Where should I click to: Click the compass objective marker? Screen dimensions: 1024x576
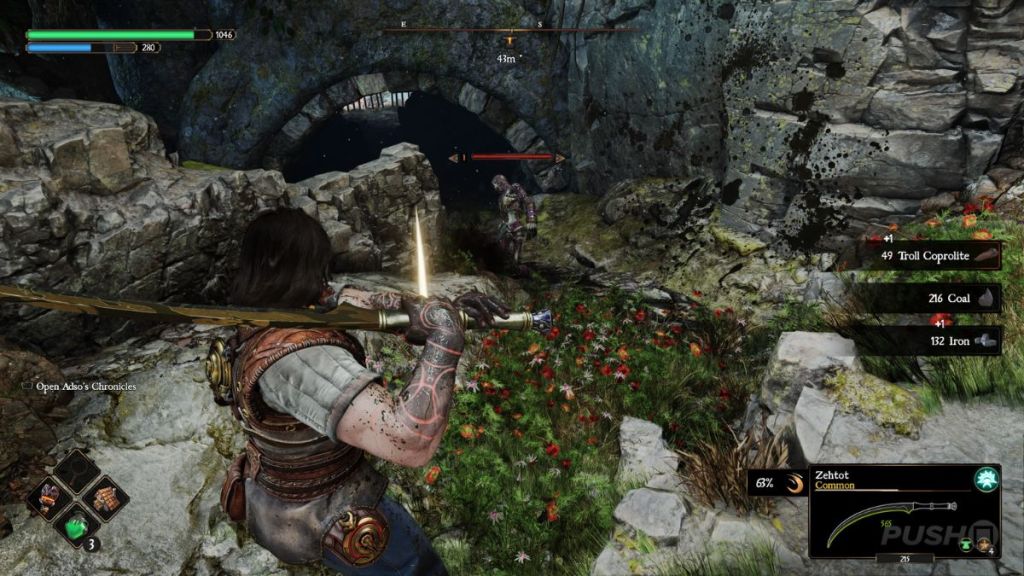tap(509, 41)
